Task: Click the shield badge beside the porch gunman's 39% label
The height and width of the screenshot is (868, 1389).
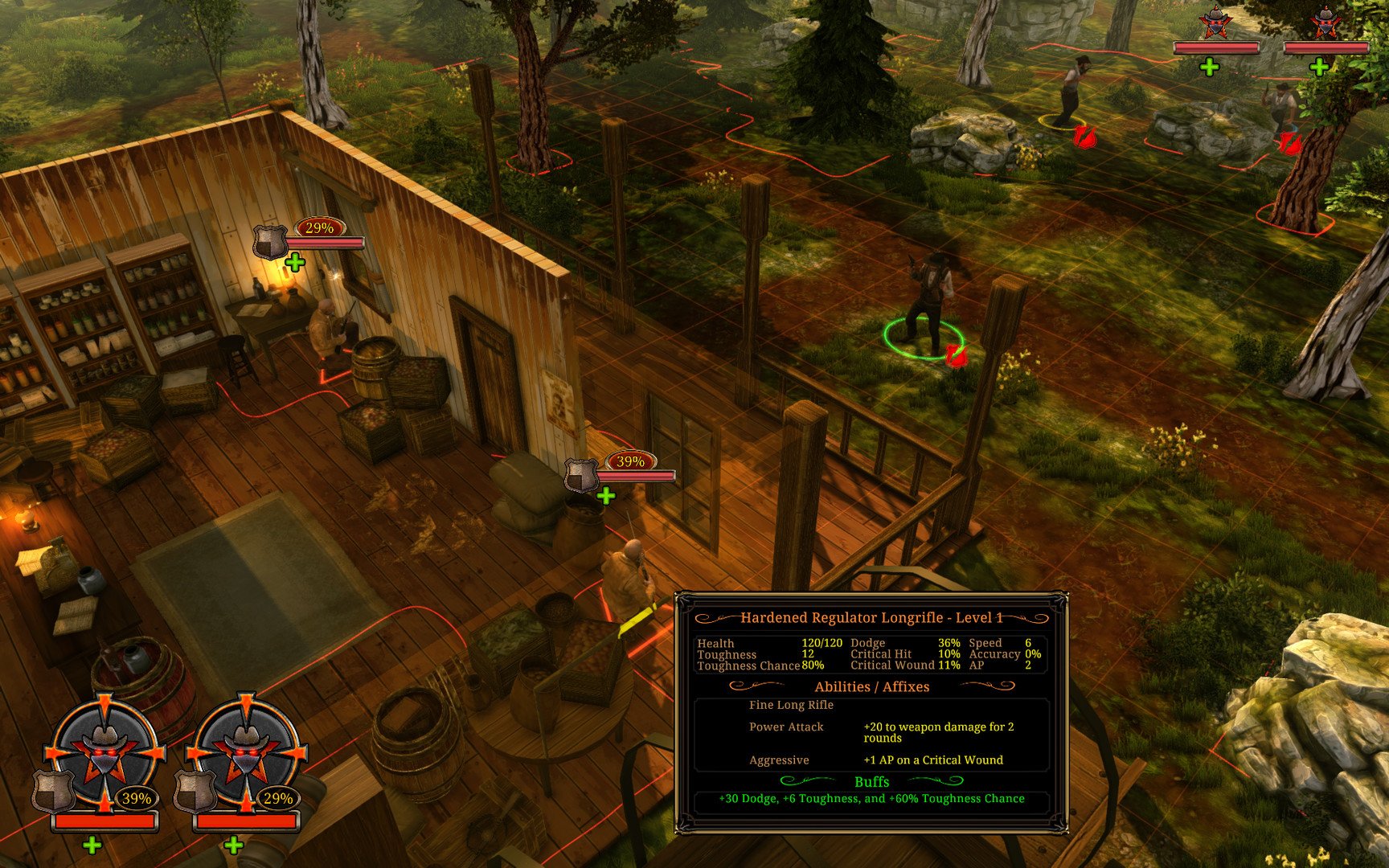Action: (x=583, y=473)
